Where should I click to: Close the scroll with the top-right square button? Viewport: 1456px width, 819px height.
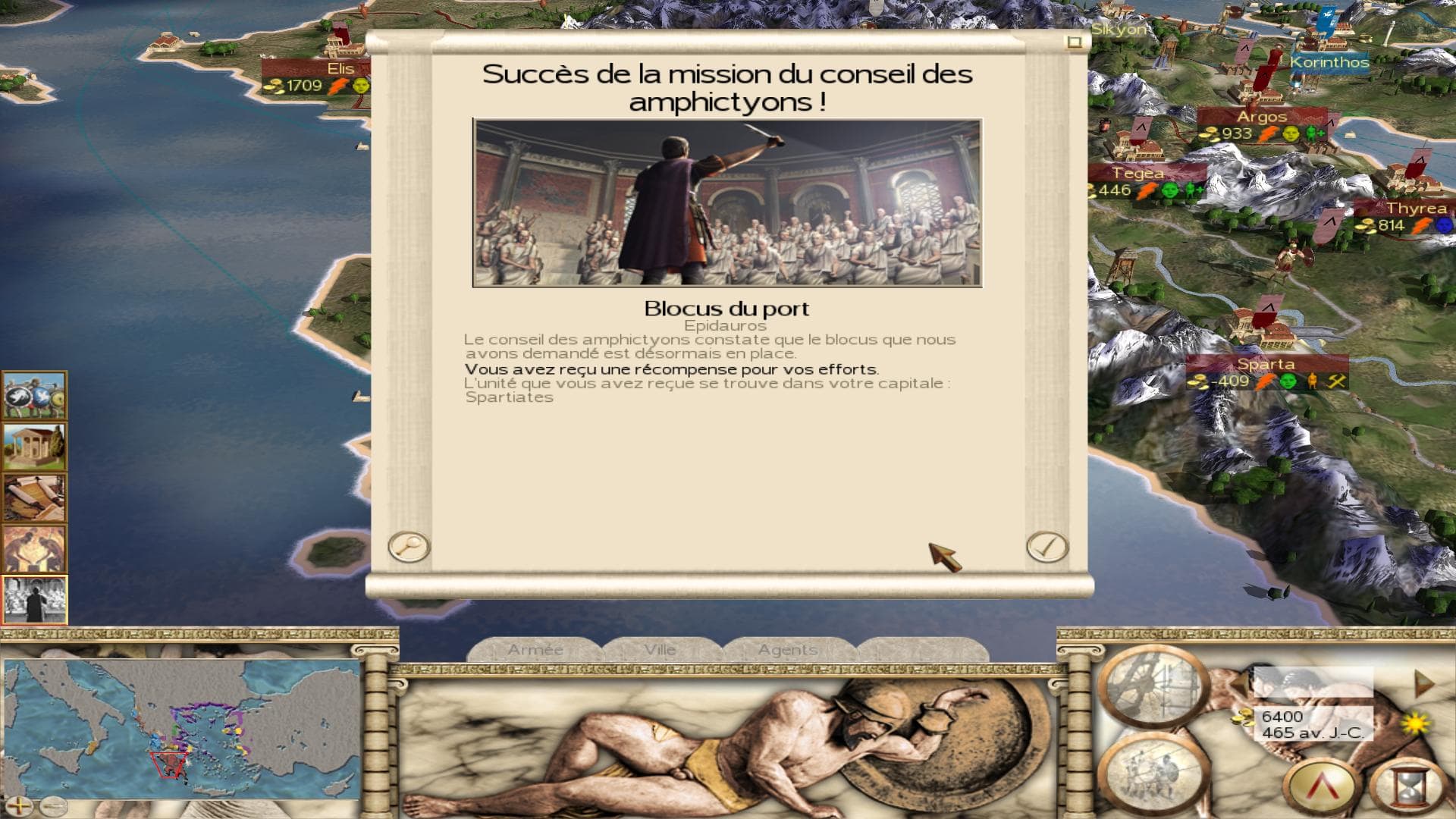1074,42
